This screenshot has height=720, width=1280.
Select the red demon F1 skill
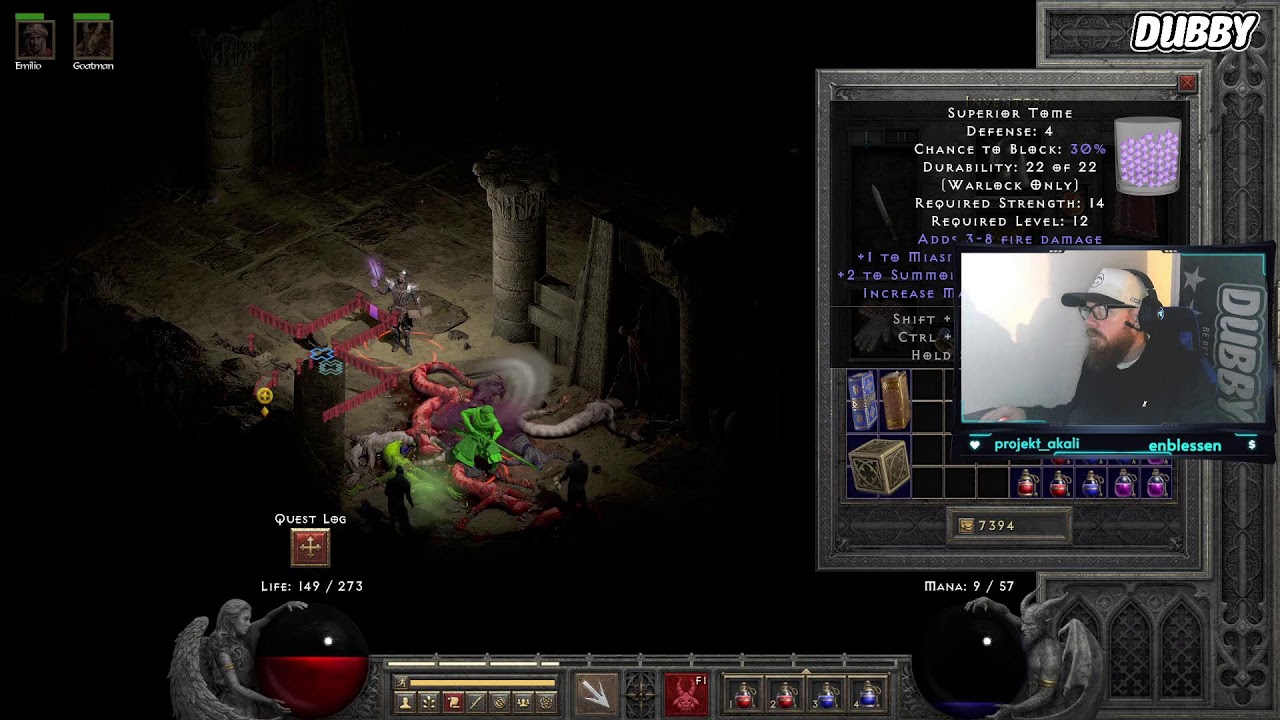[686, 694]
